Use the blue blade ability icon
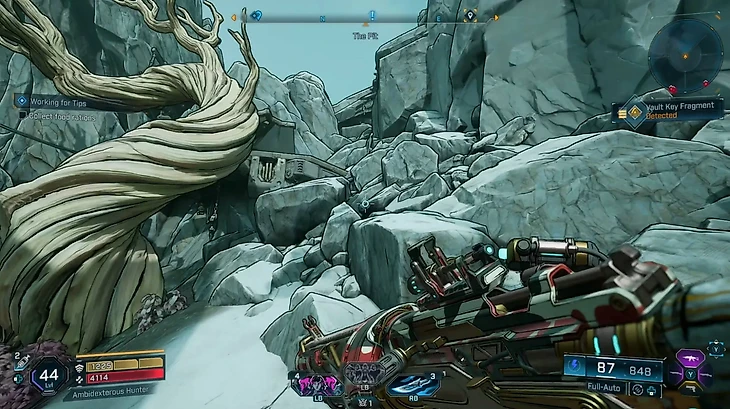730x409 pixels. click(x=410, y=385)
